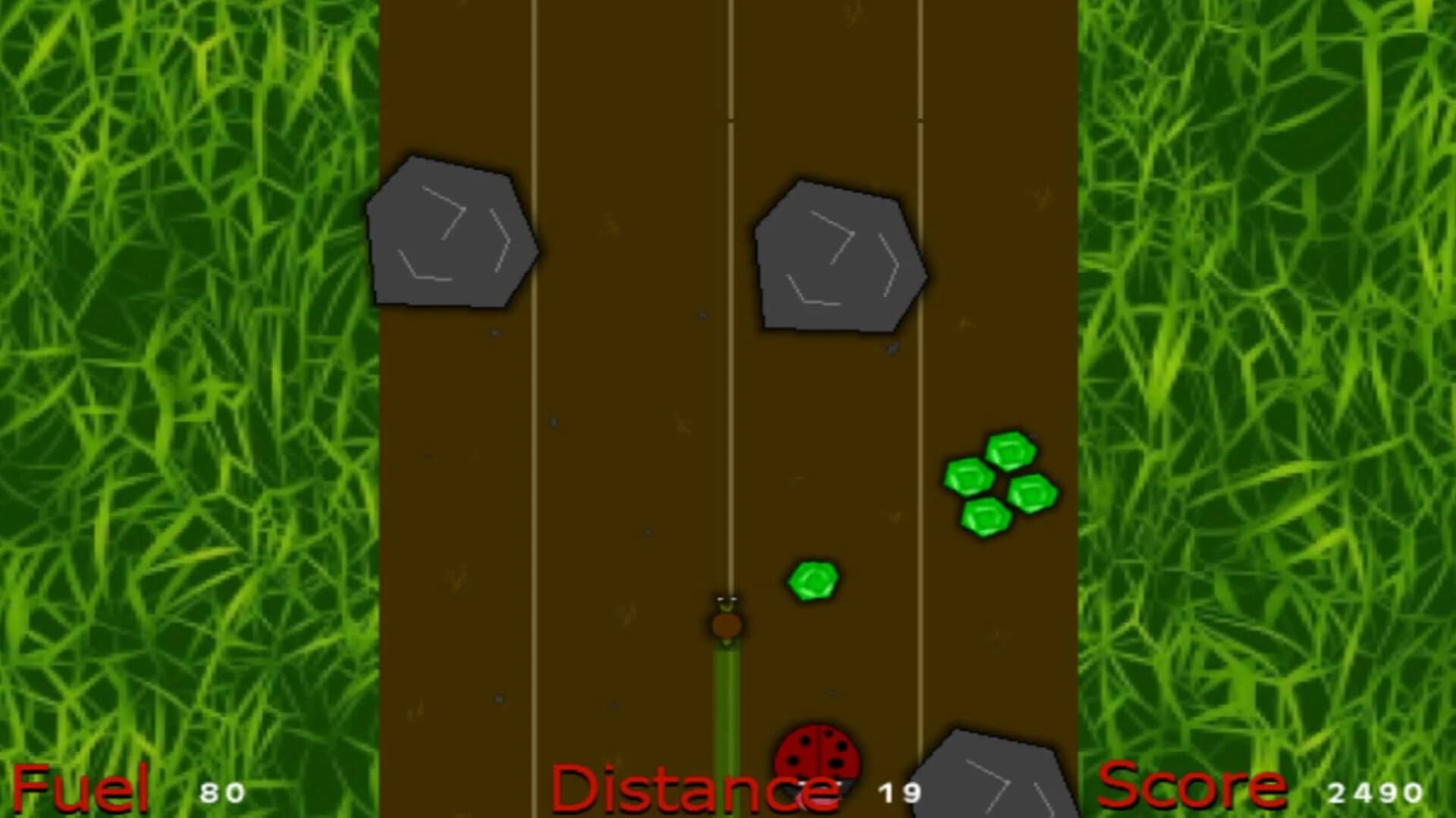Click the grass area on the right side
Image resolution: width=1456 pixels, height=818 pixels.
coord(1266,379)
